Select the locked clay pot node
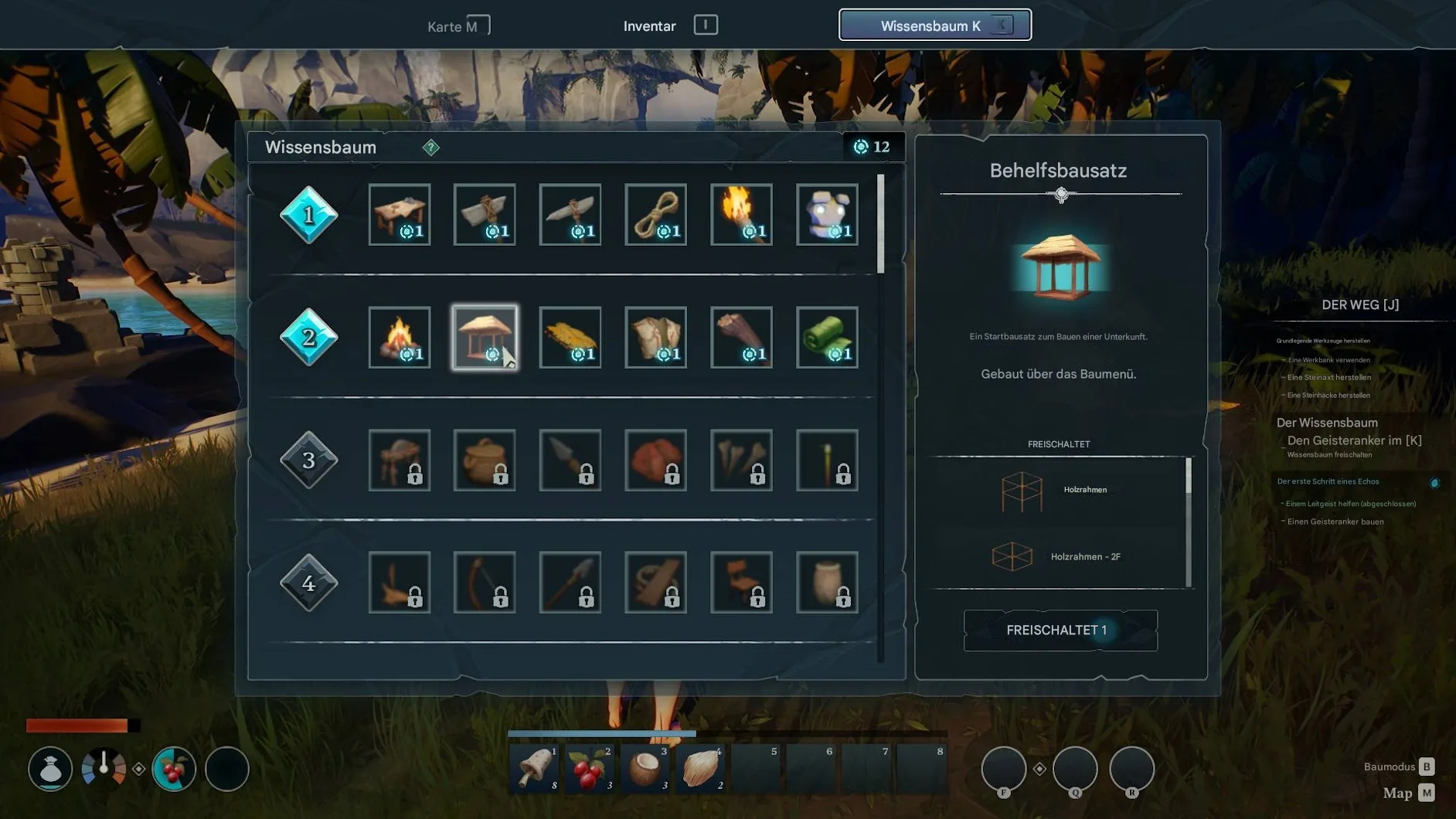Image resolution: width=1456 pixels, height=819 pixels. pyautogui.click(x=485, y=460)
